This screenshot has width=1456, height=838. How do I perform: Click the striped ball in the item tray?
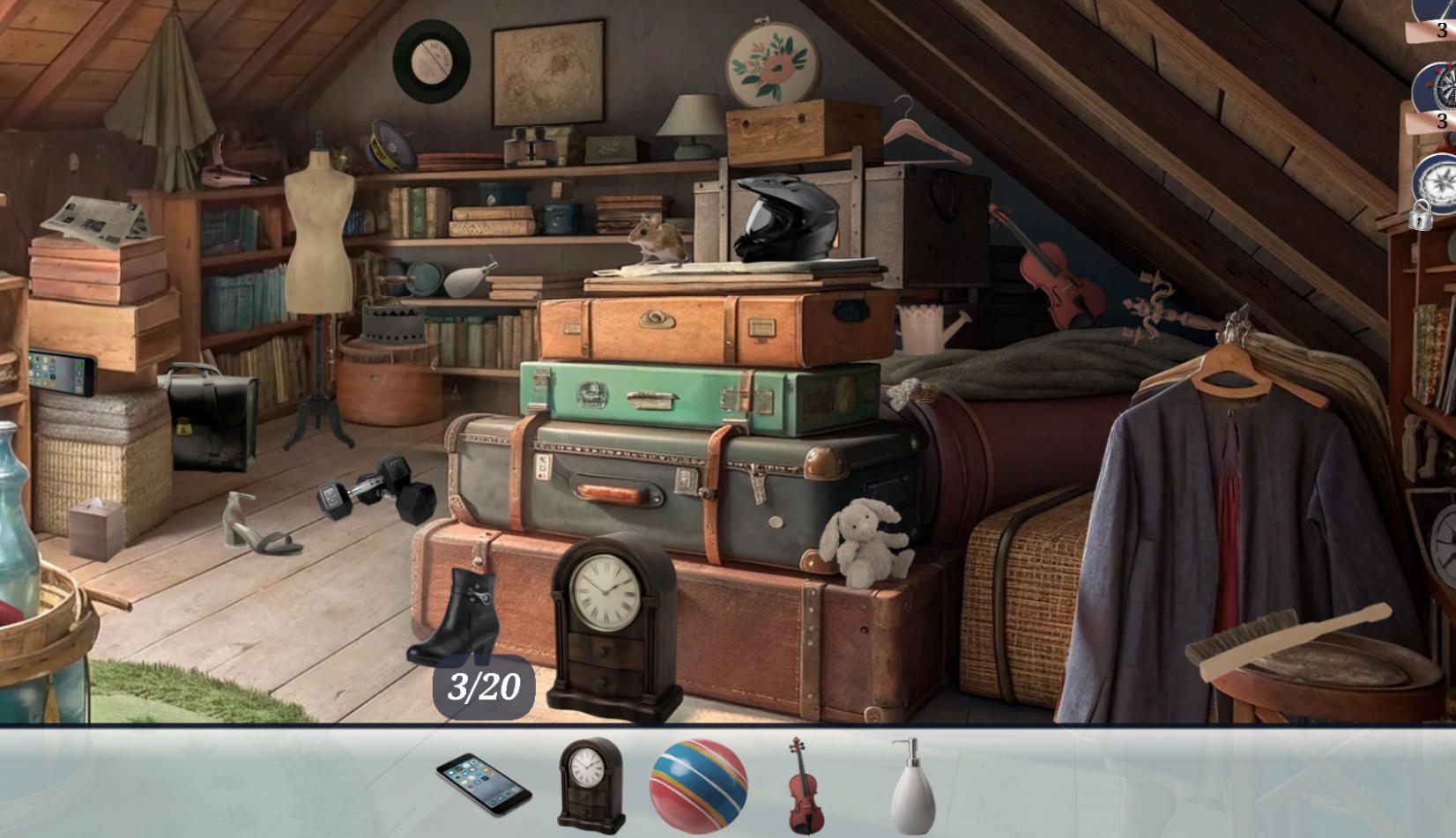tap(699, 787)
